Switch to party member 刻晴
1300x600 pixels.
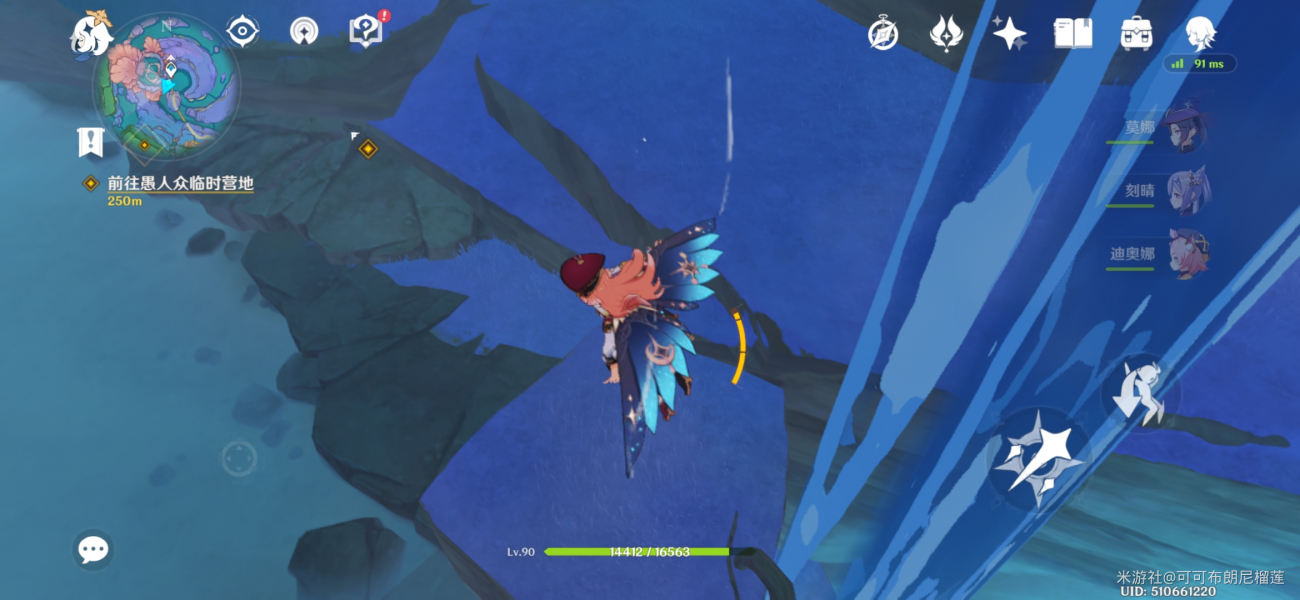point(1185,190)
